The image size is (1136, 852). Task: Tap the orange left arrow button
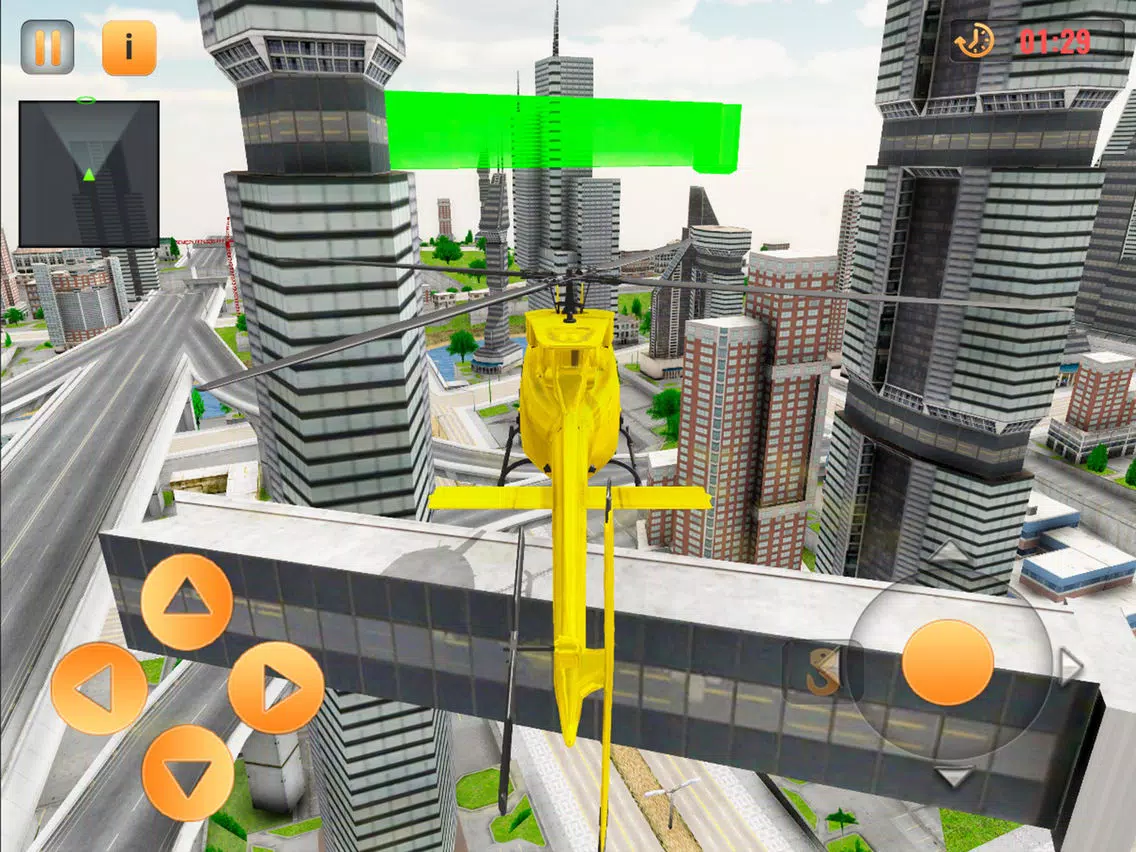99,688
